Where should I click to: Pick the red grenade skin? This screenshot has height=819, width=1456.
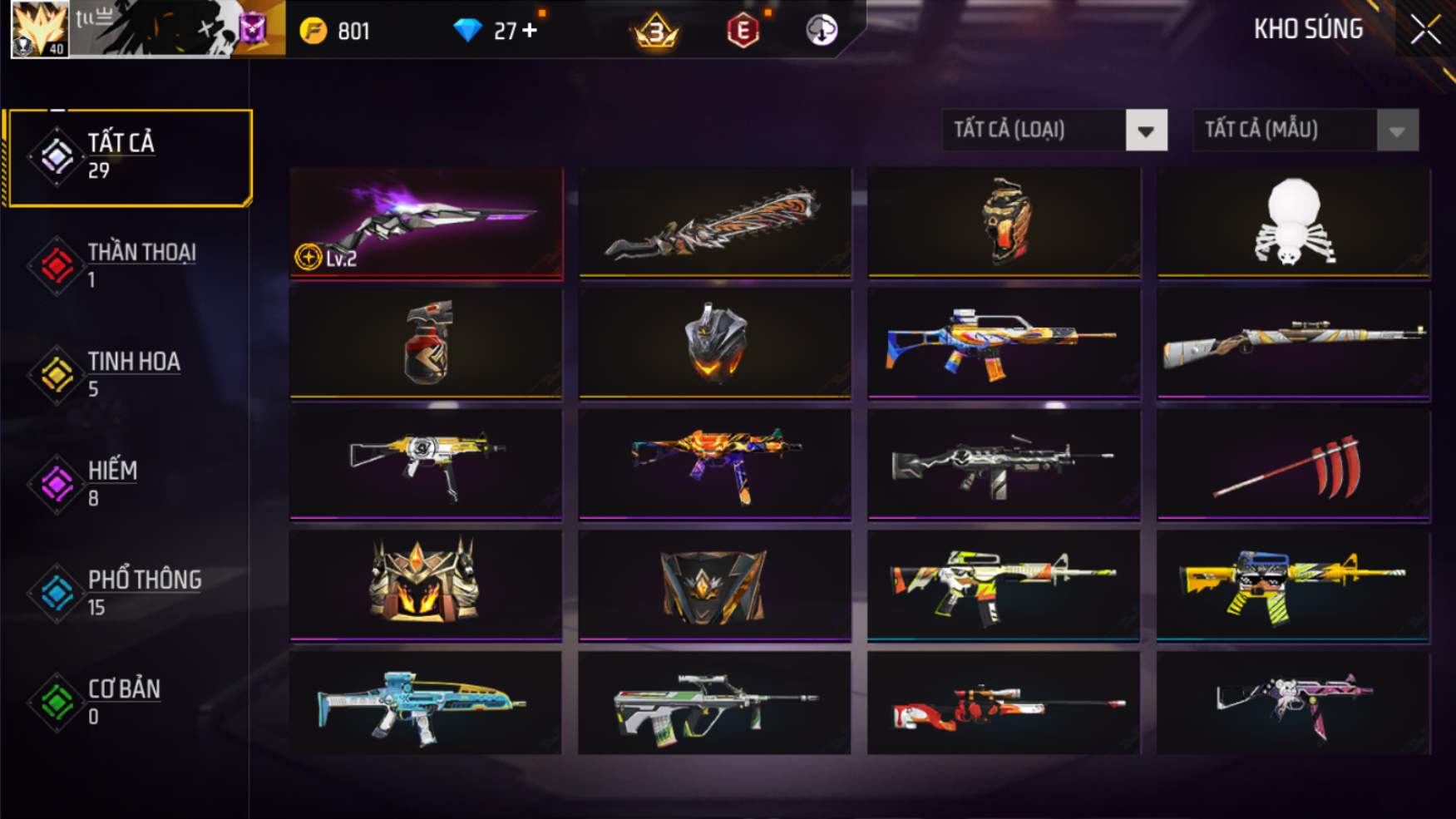tap(426, 343)
